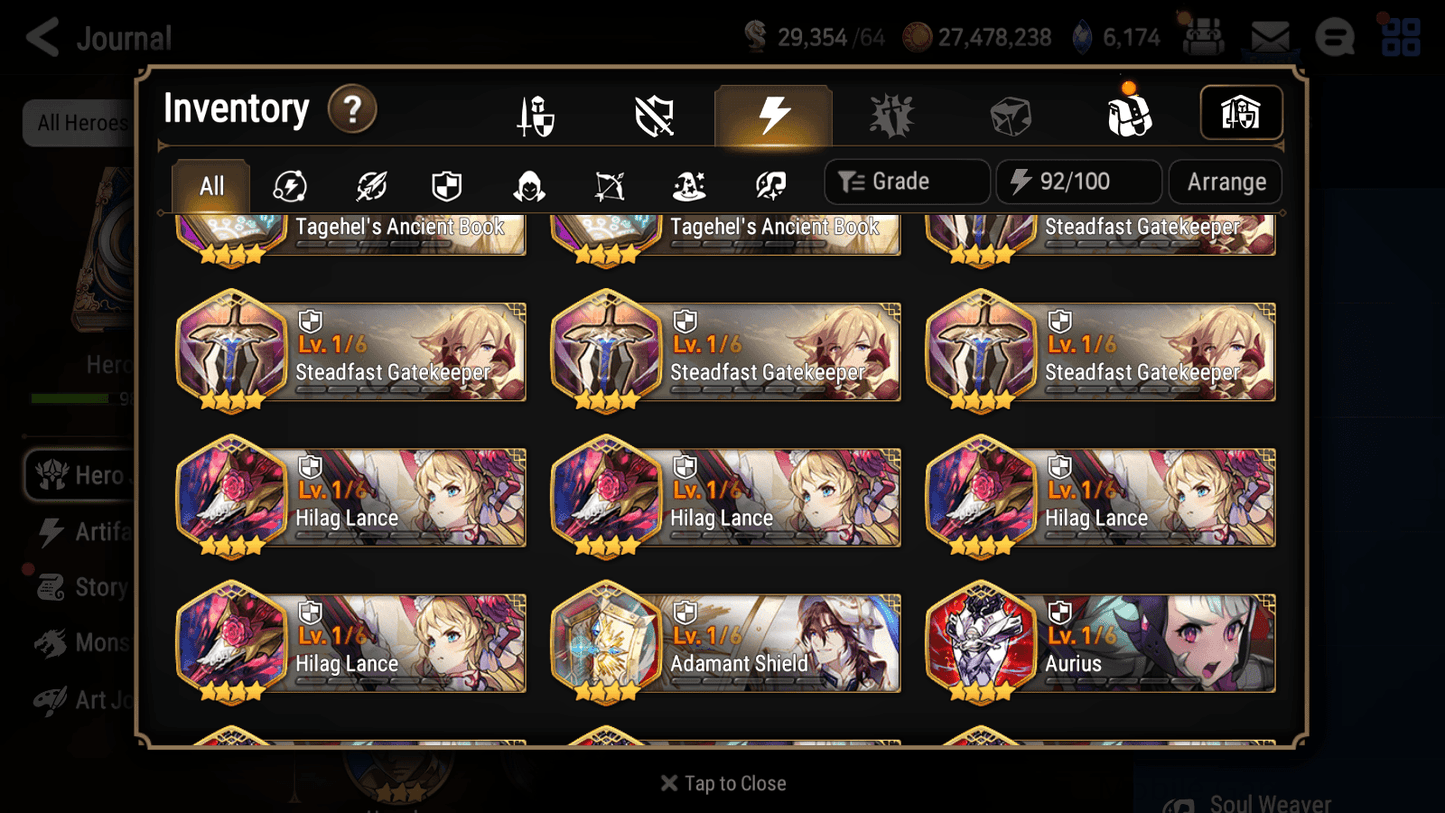Tap to Close the inventory overlay
The image size is (1445, 813).
(722, 783)
